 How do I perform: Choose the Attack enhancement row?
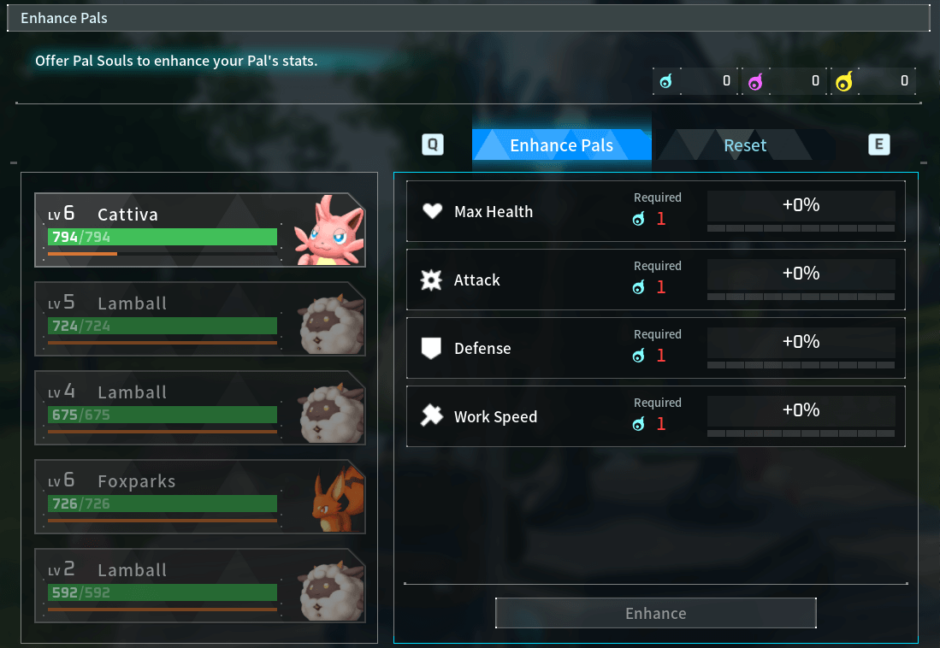(x=655, y=280)
